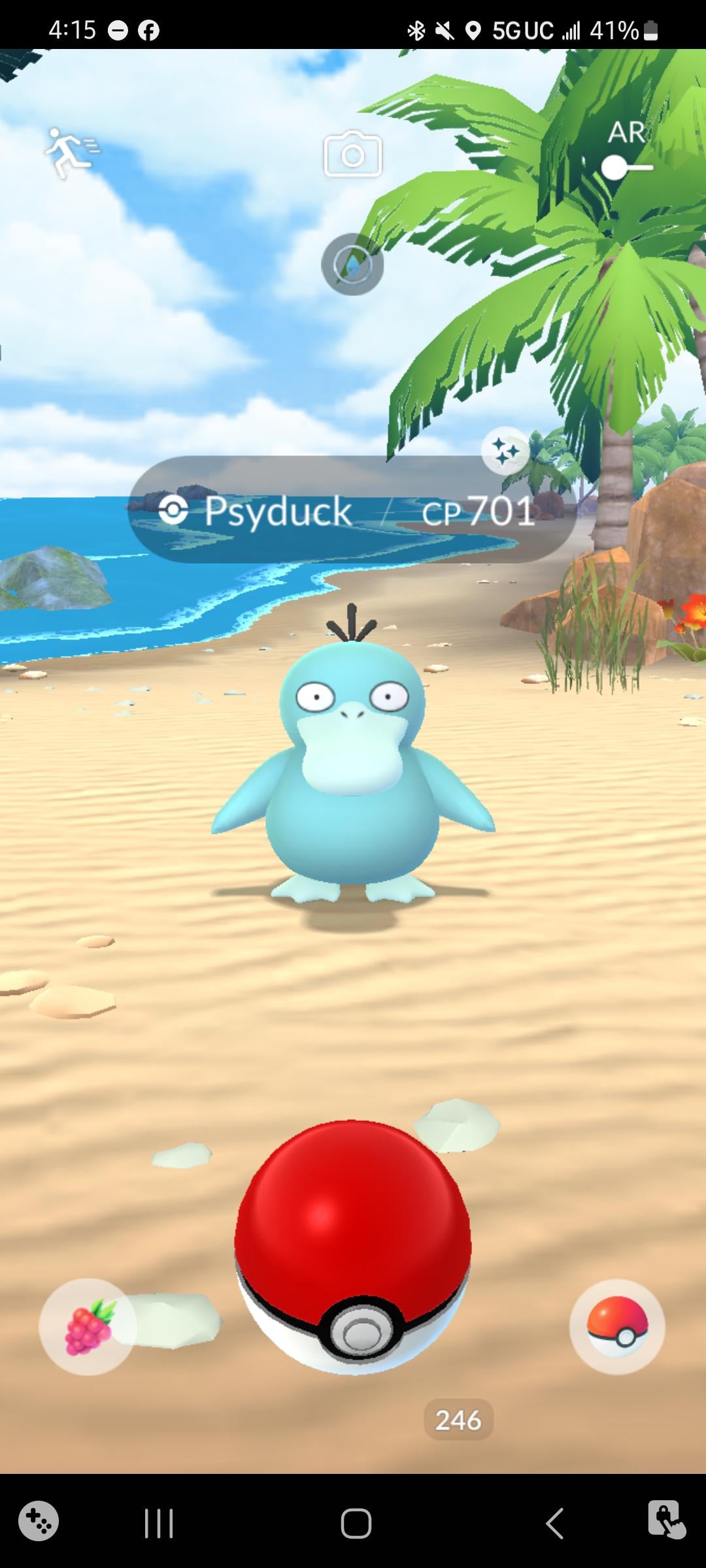This screenshot has width=706, height=1568.
Task: Tap the shiny sparkle icon
Action: coord(505,451)
